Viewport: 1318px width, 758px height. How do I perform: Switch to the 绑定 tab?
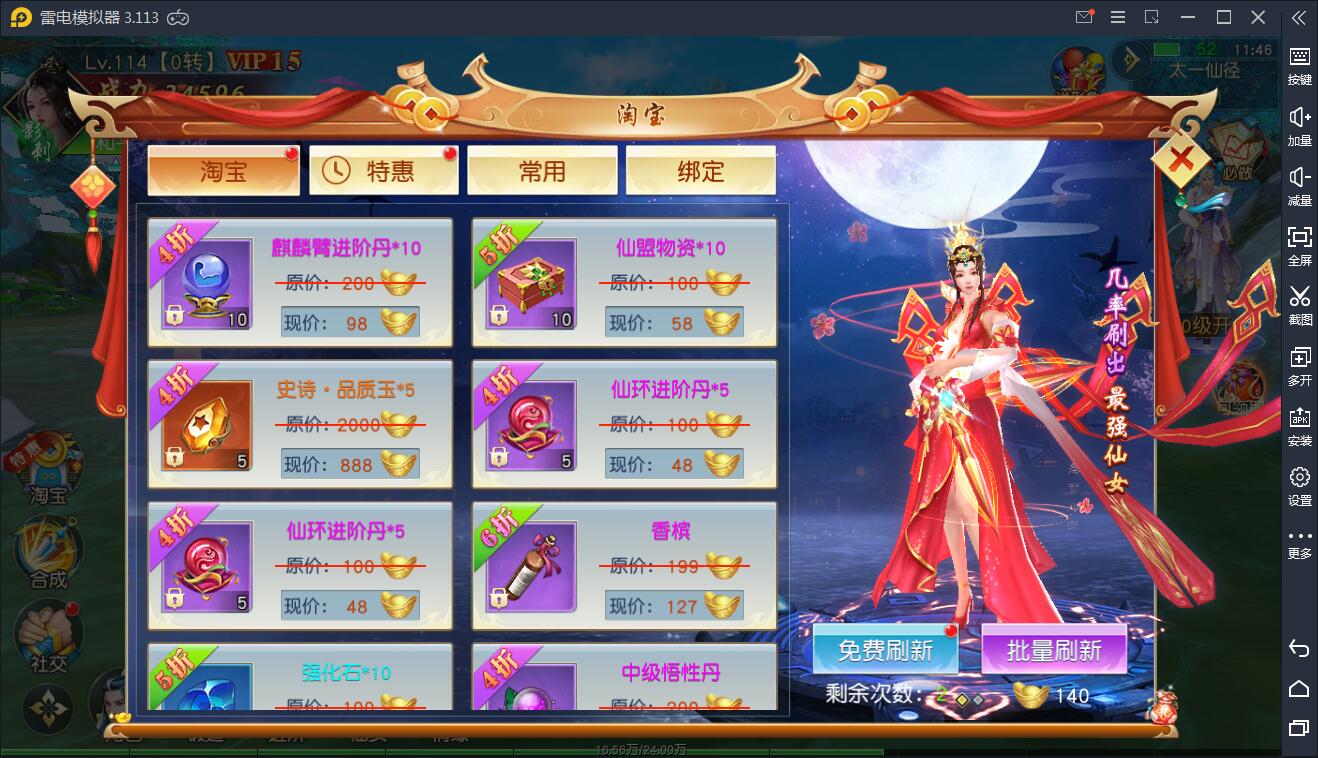tap(700, 171)
